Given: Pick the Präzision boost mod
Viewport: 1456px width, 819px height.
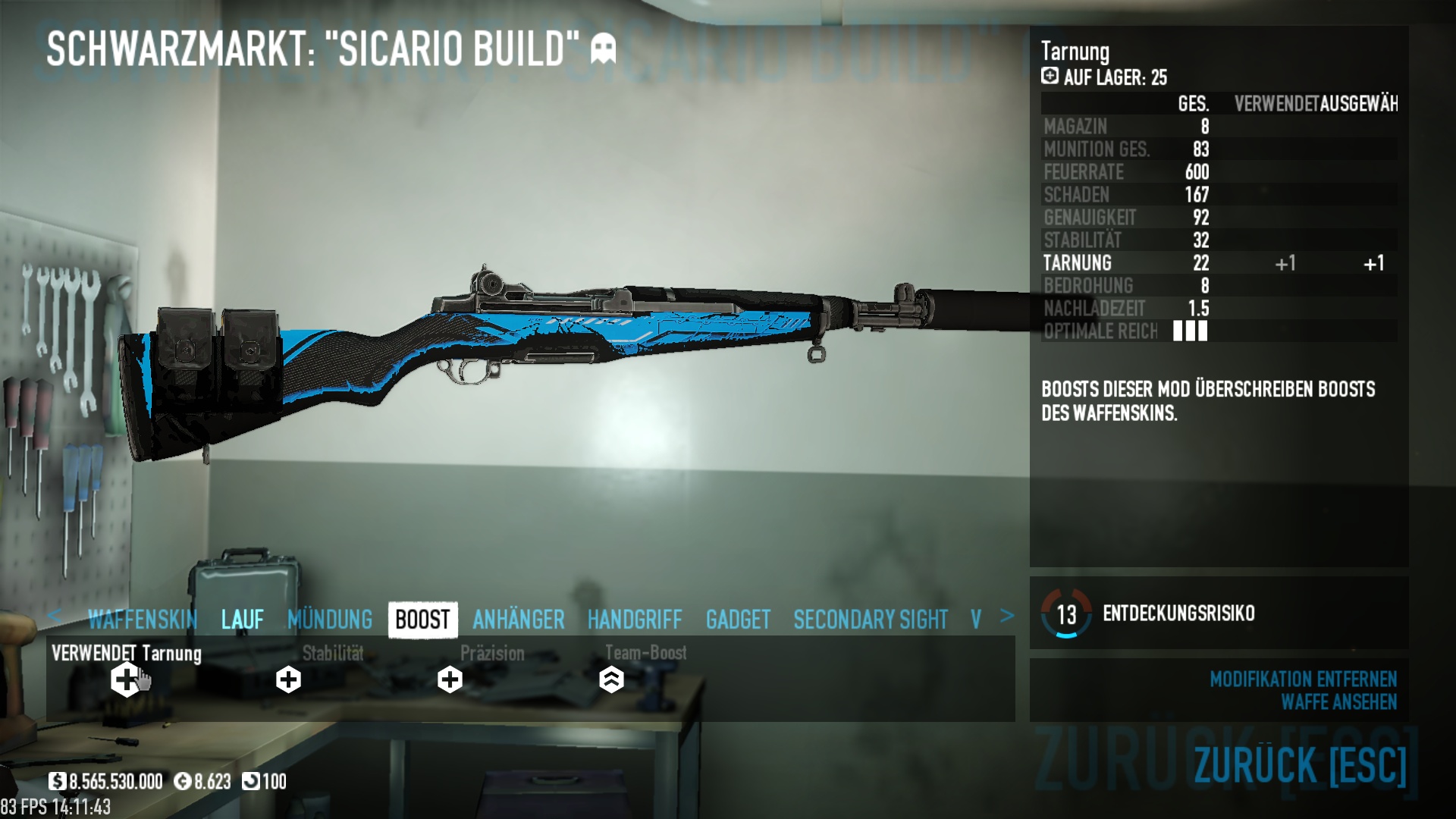Looking at the screenshot, I should tap(450, 679).
